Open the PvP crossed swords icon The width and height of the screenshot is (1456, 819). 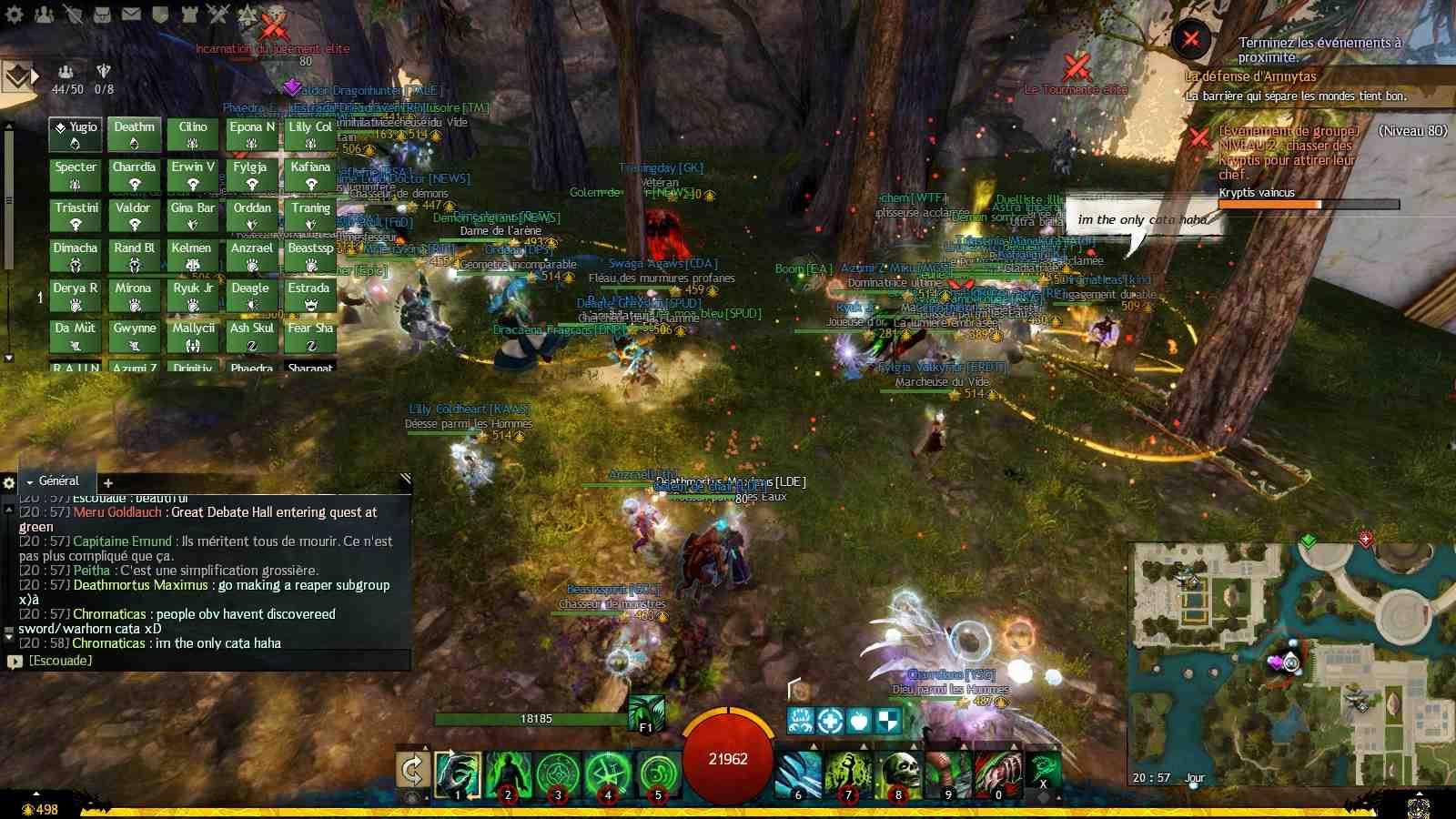pyautogui.click(x=217, y=15)
